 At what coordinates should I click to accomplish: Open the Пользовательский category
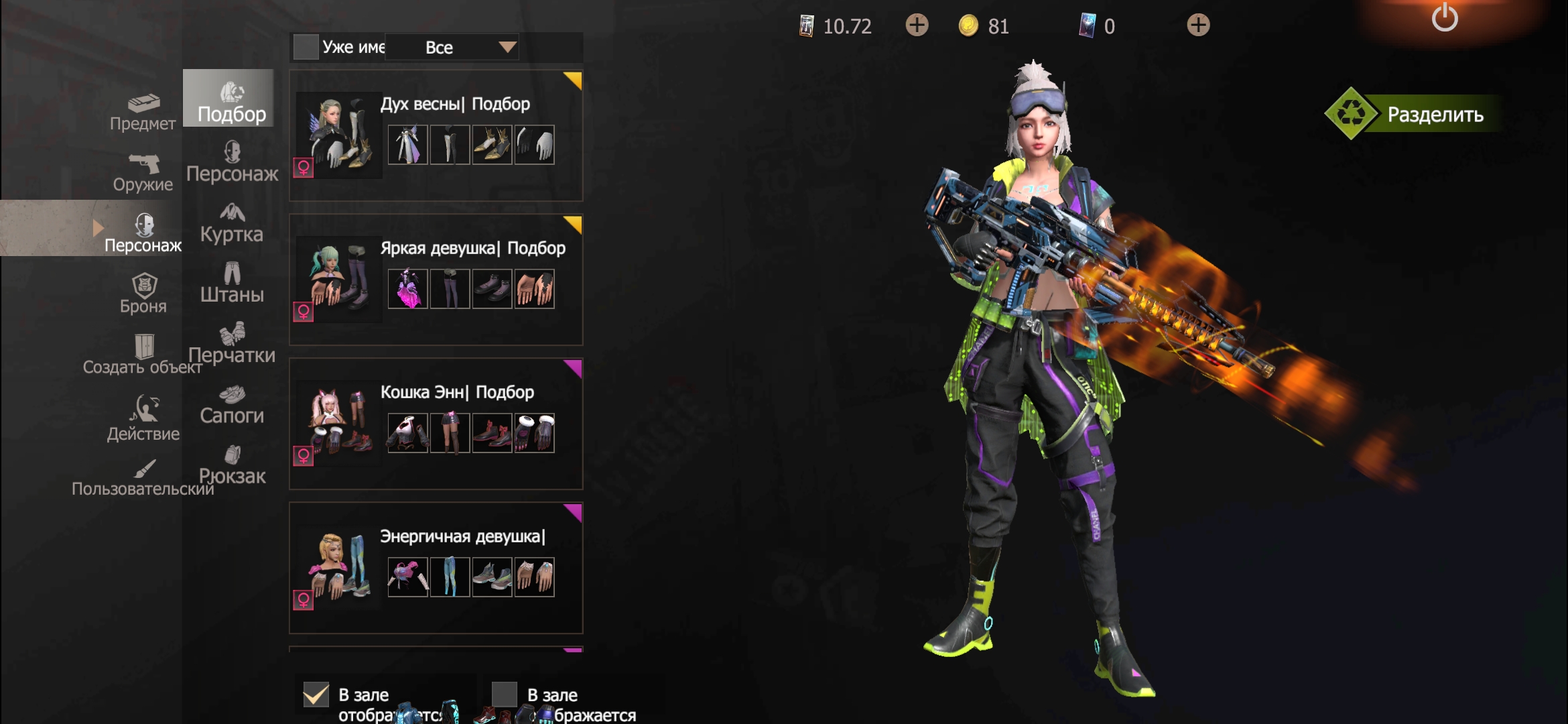click(143, 477)
